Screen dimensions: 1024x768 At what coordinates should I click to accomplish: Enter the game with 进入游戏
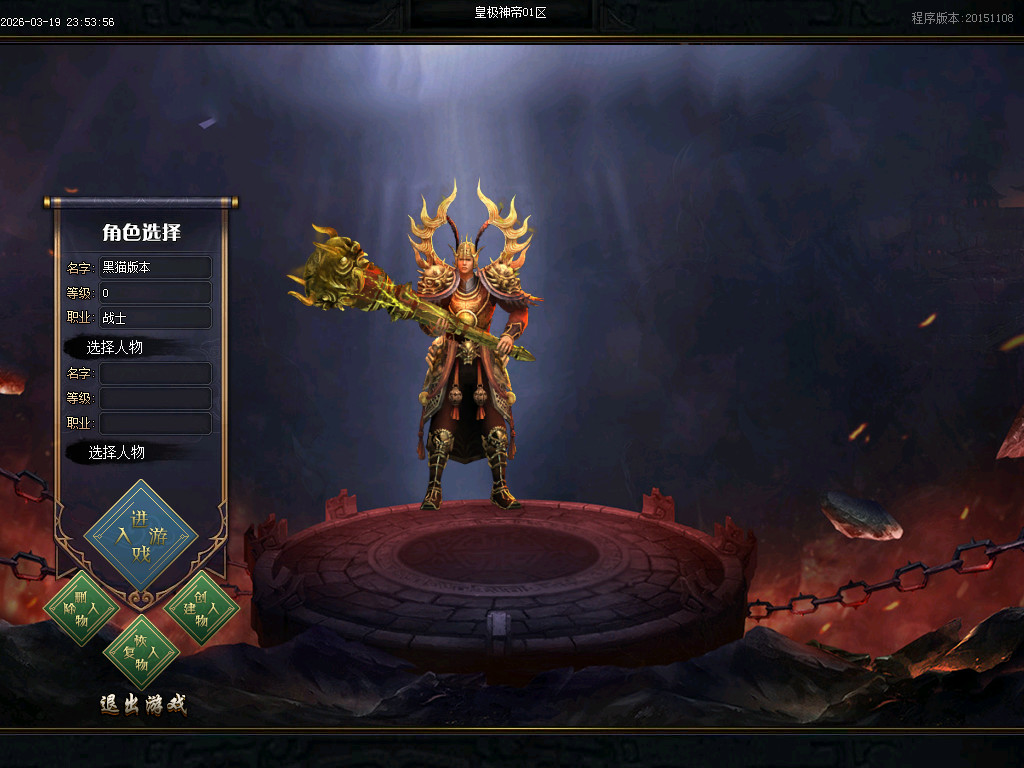pyautogui.click(x=141, y=537)
